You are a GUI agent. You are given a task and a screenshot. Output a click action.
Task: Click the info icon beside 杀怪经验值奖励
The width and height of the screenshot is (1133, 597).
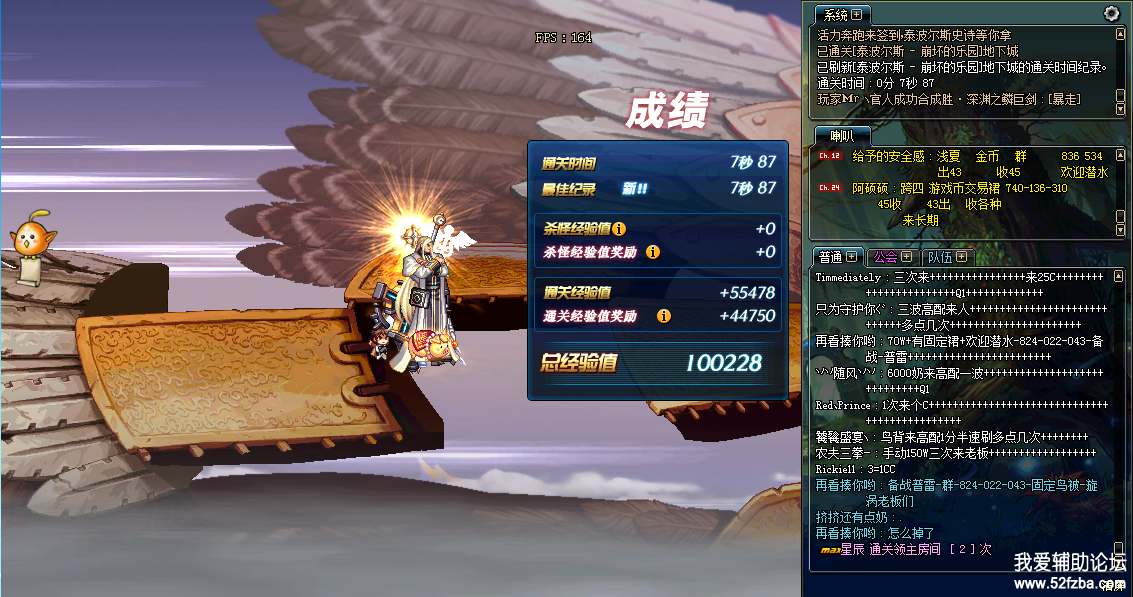(653, 252)
